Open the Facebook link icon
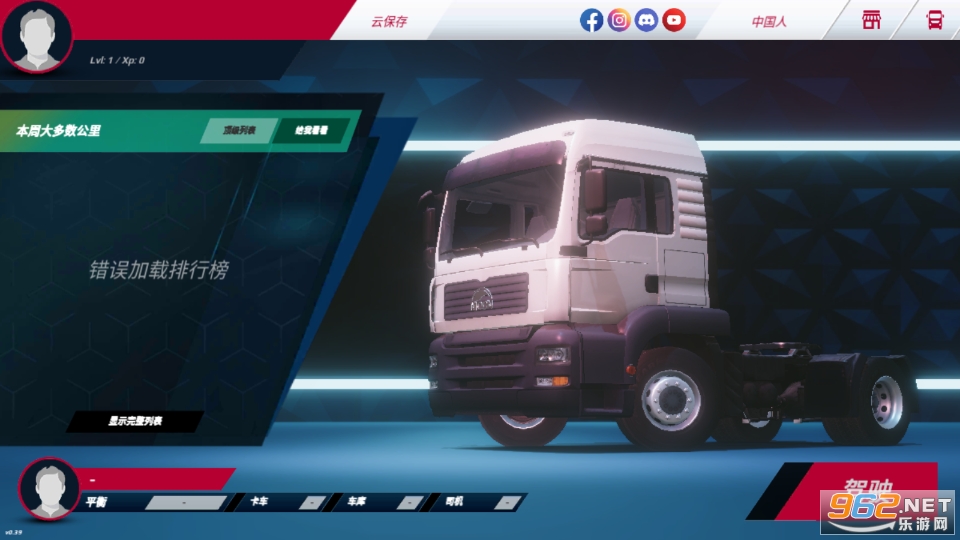The image size is (960, 540). pos(592,20)
